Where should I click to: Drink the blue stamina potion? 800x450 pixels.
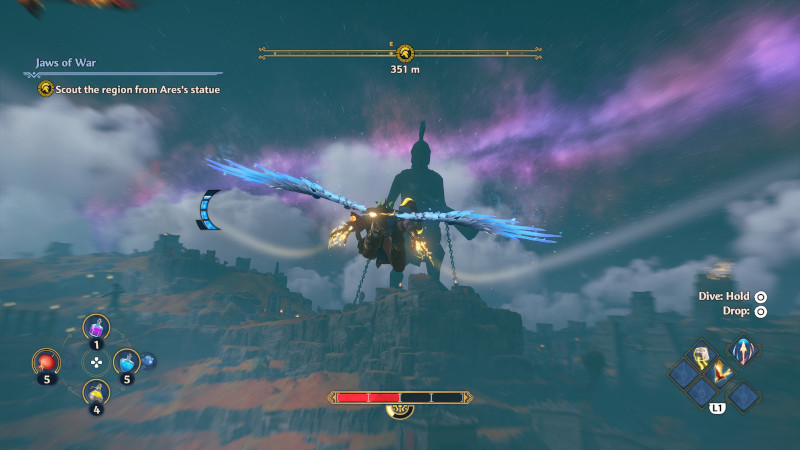point(126,361)
